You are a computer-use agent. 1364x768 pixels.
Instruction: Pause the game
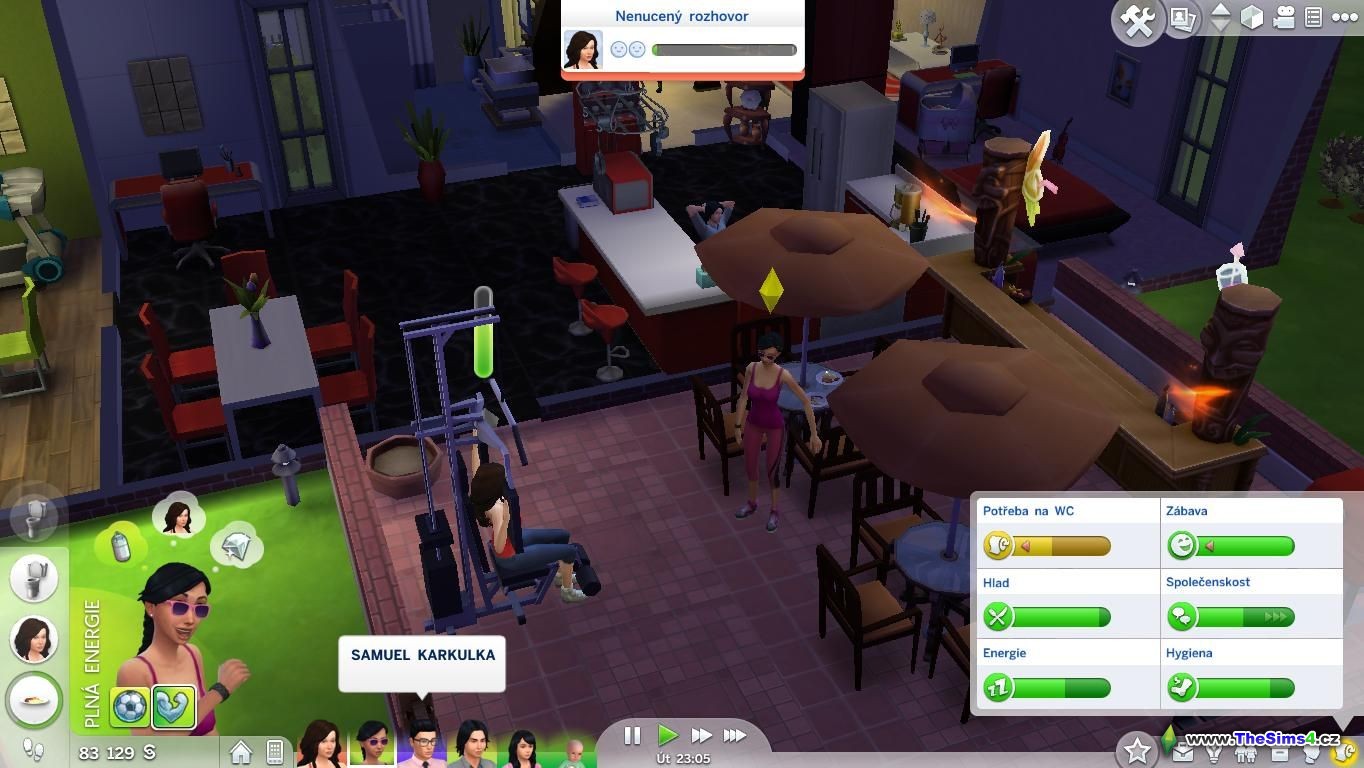(x=632, y=736)
